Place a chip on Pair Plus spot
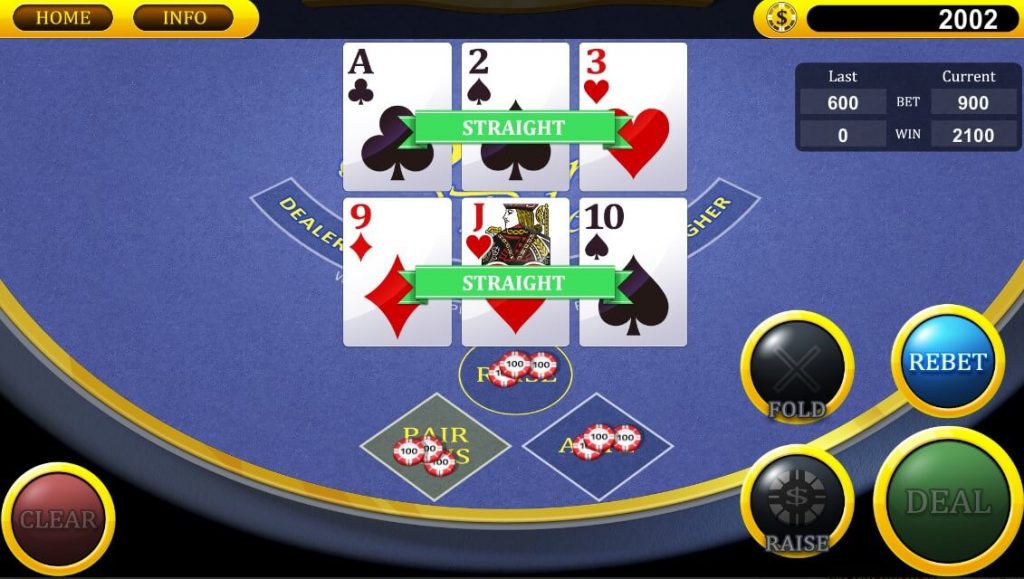Screen dimensions: 1024x579 (x=435, y=447)
